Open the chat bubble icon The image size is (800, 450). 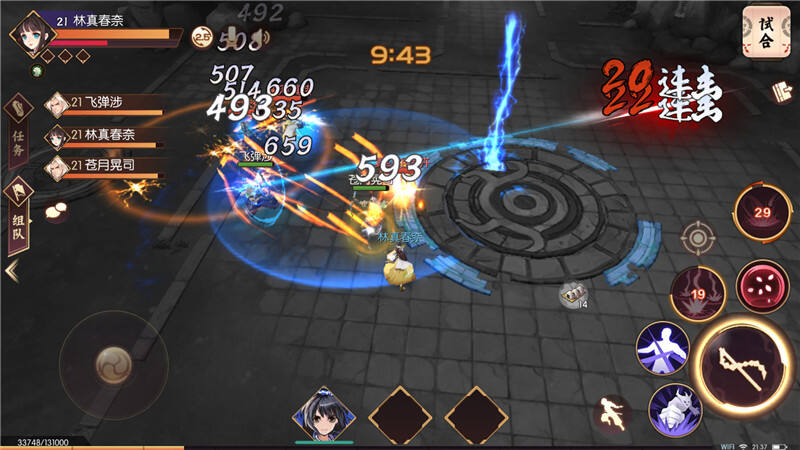click(55, 210)
